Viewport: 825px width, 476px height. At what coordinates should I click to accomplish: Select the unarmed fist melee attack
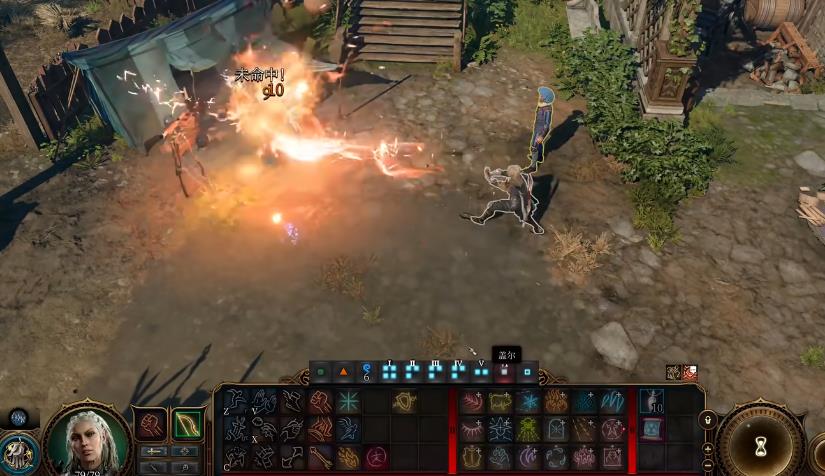click(150, 424)
